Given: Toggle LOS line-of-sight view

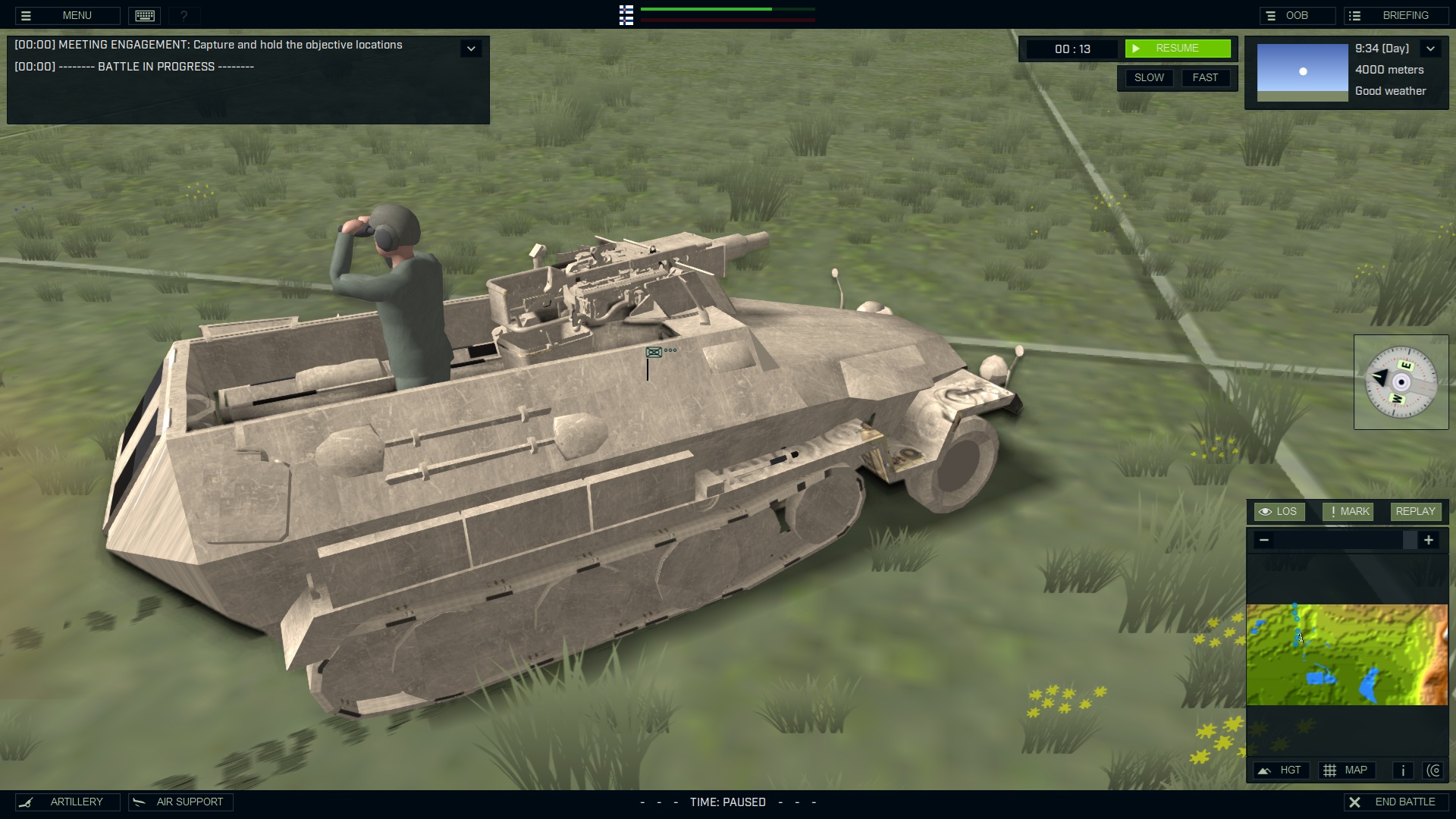Looking at the screenshot, I should (1280, 511).
